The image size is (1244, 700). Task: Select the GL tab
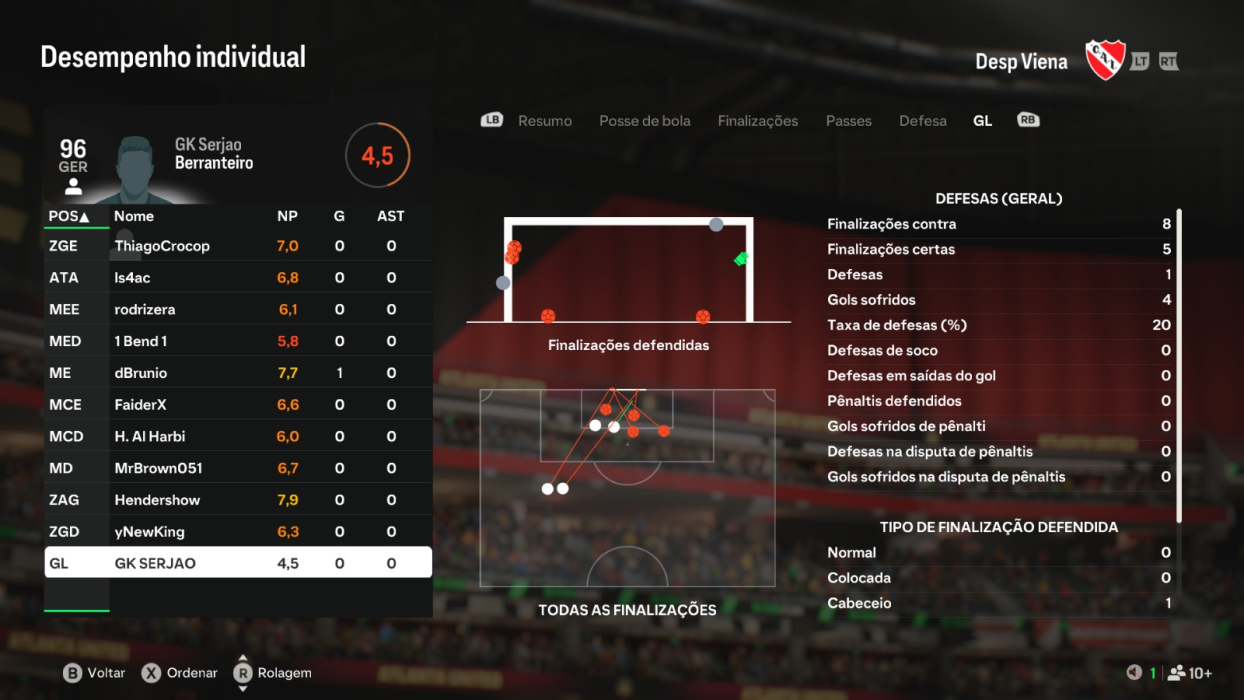point(982,121)
